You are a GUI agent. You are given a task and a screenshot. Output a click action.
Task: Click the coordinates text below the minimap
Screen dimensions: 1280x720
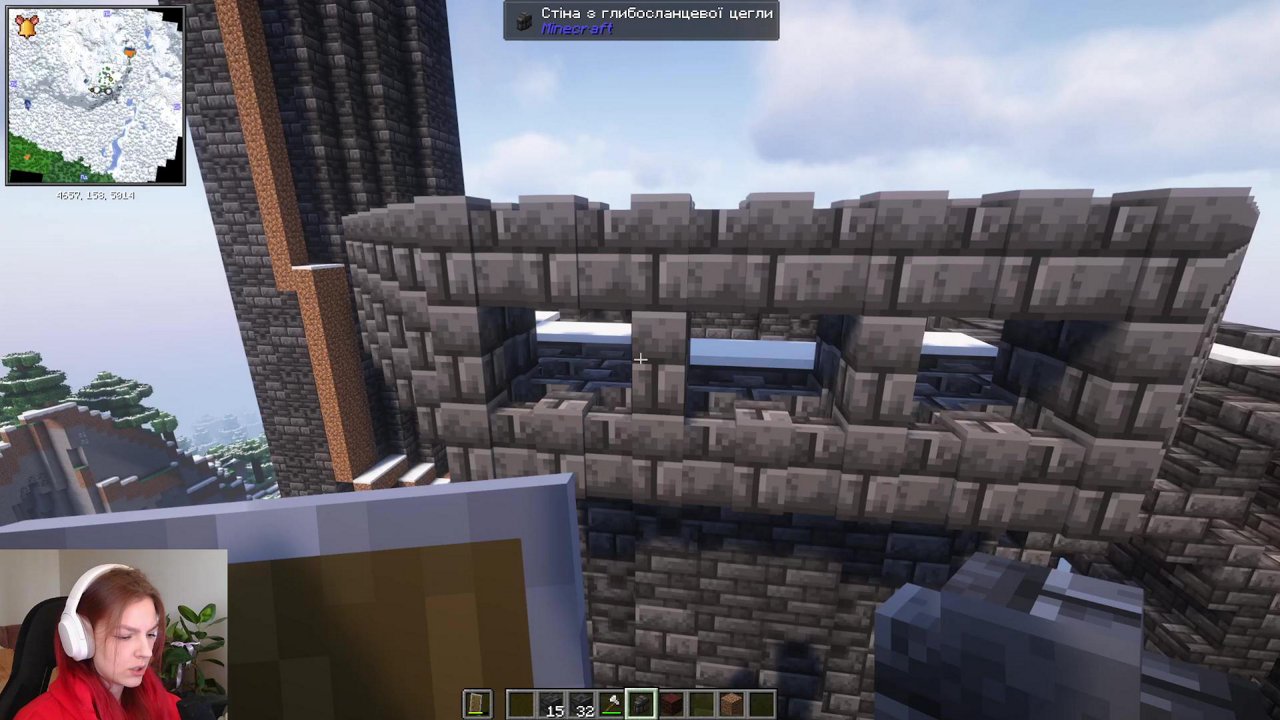(96, 196)
